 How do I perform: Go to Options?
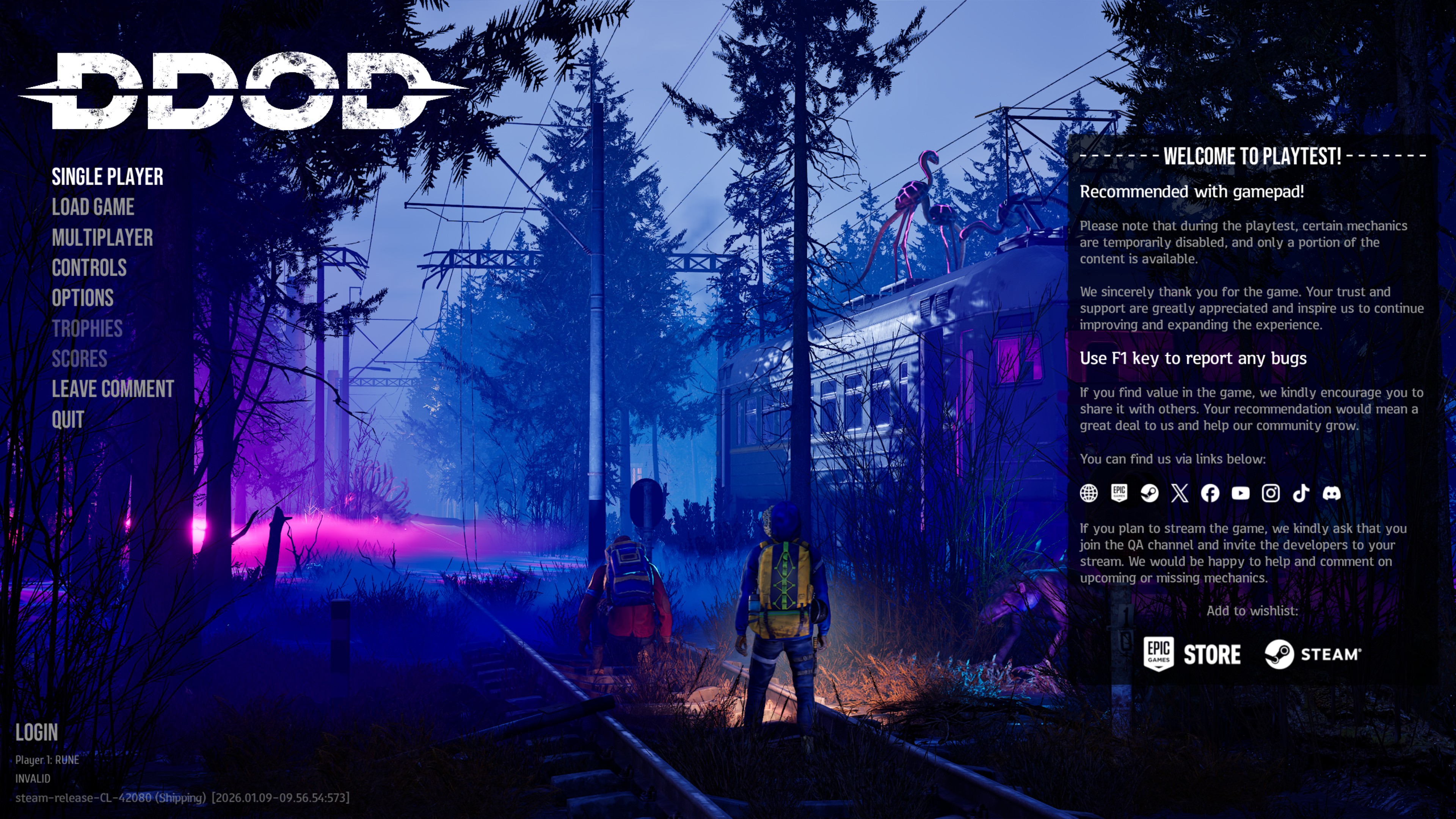click(83, 298)
